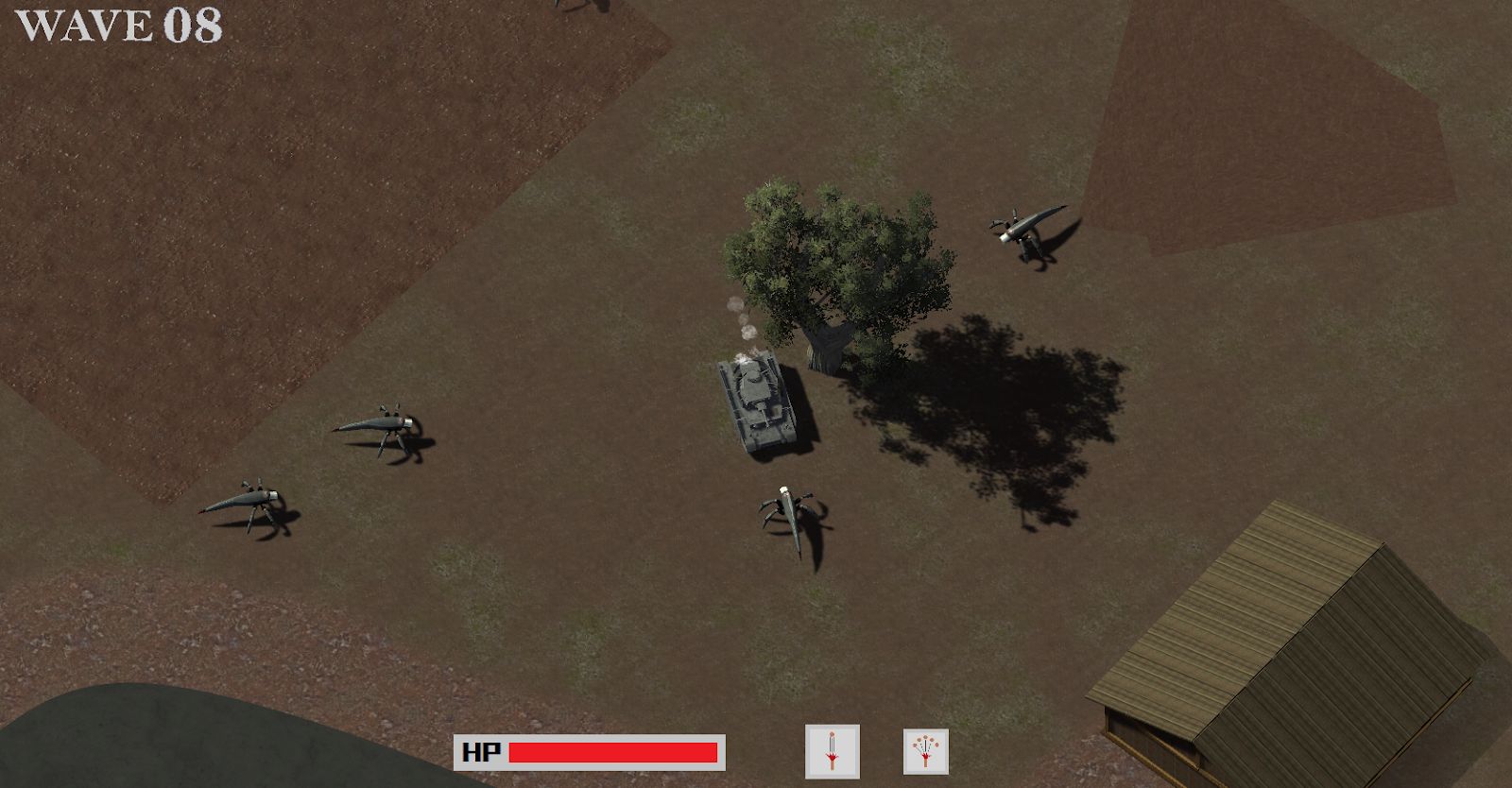This screenshot has width=1512, height=788.
Task: Select the spread shot weapon icon
Action: click(x=925, y=752)
